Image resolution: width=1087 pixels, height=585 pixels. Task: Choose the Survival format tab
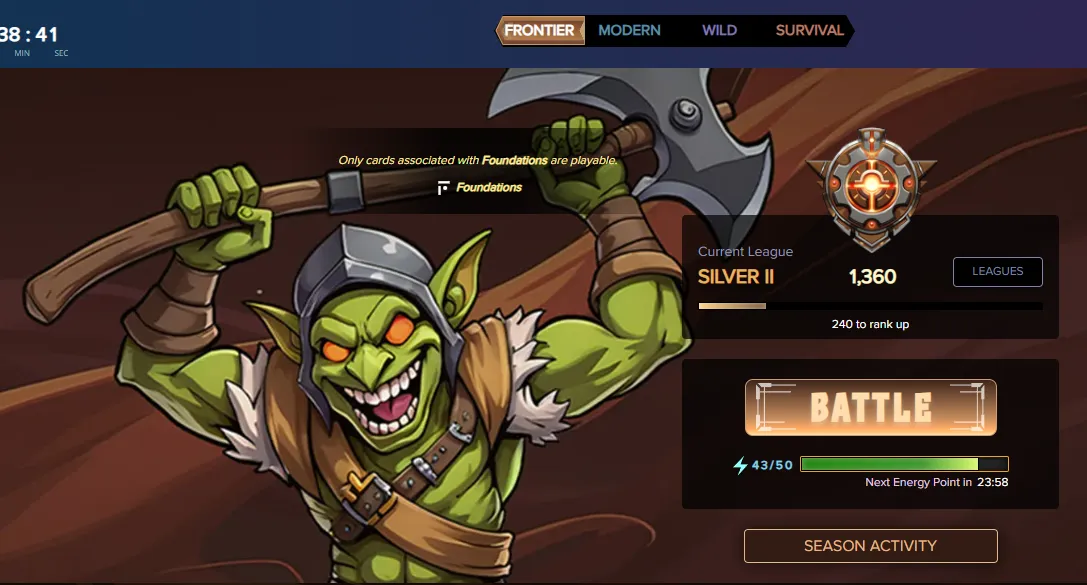click(x=810, y=30)
